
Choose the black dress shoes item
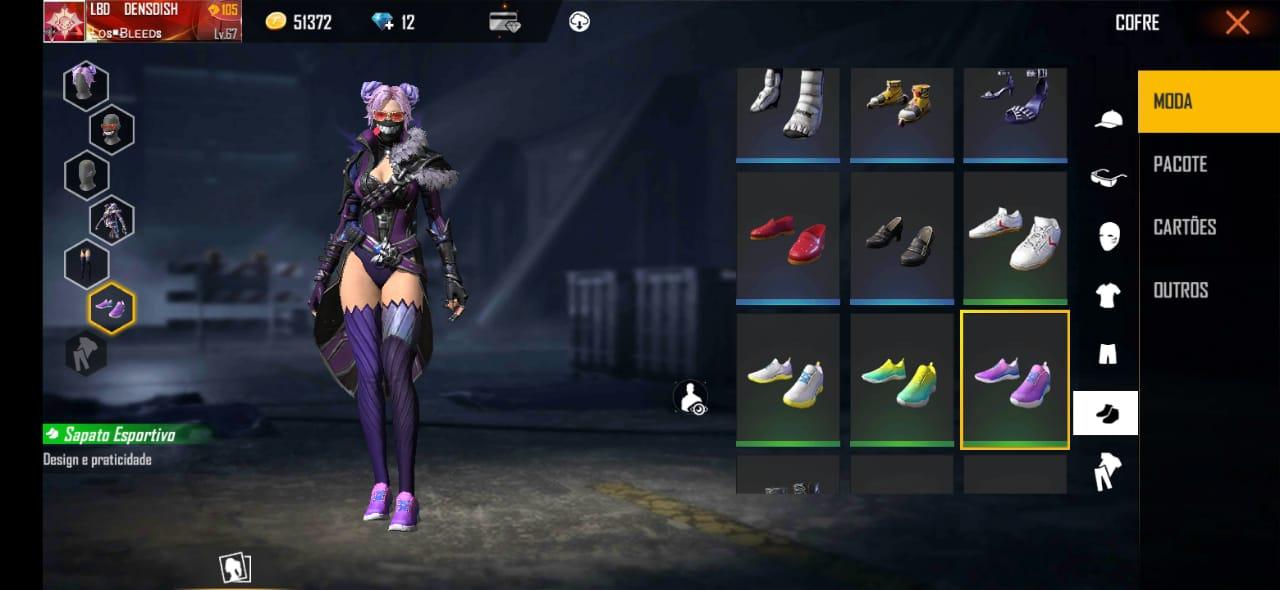(901, 238)
